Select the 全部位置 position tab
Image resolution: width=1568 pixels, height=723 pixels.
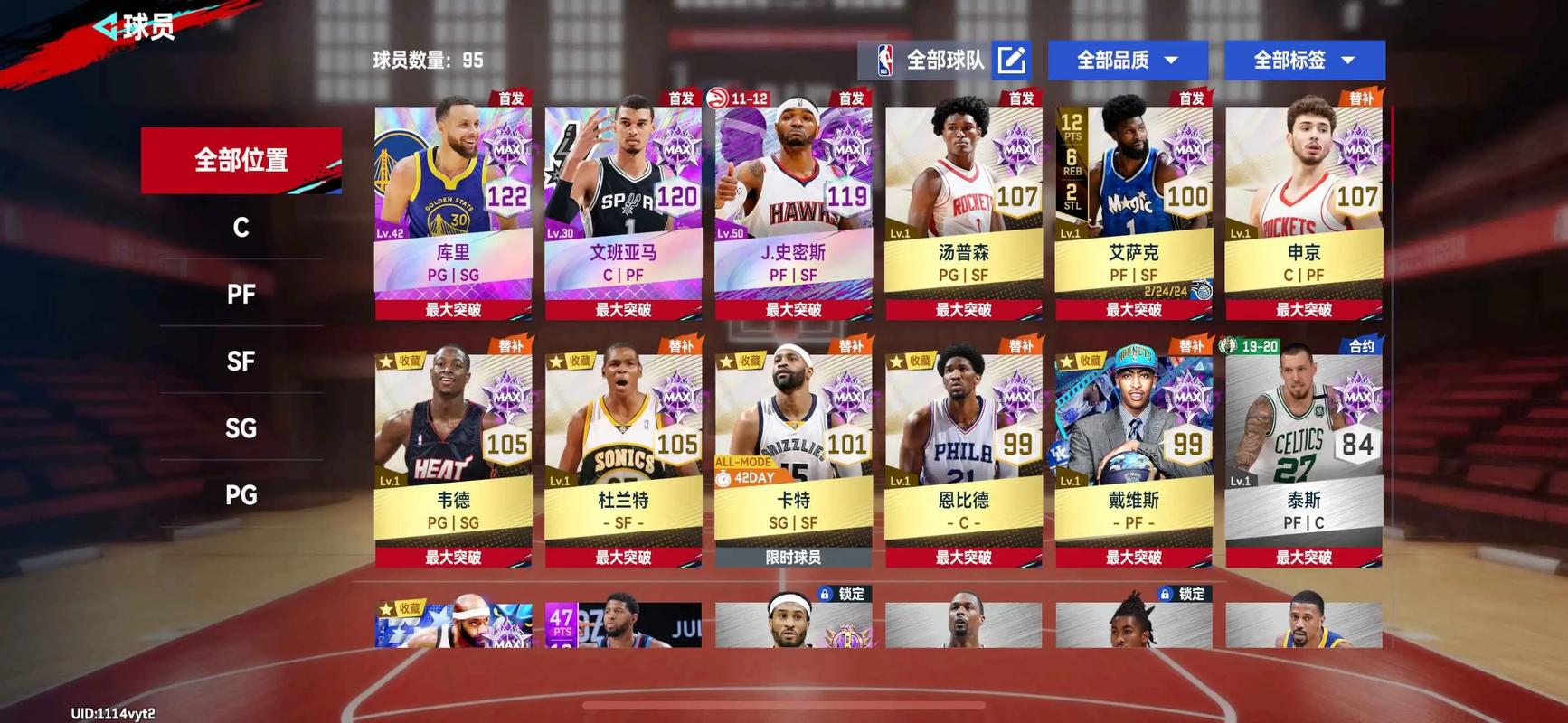pos(241,160)
